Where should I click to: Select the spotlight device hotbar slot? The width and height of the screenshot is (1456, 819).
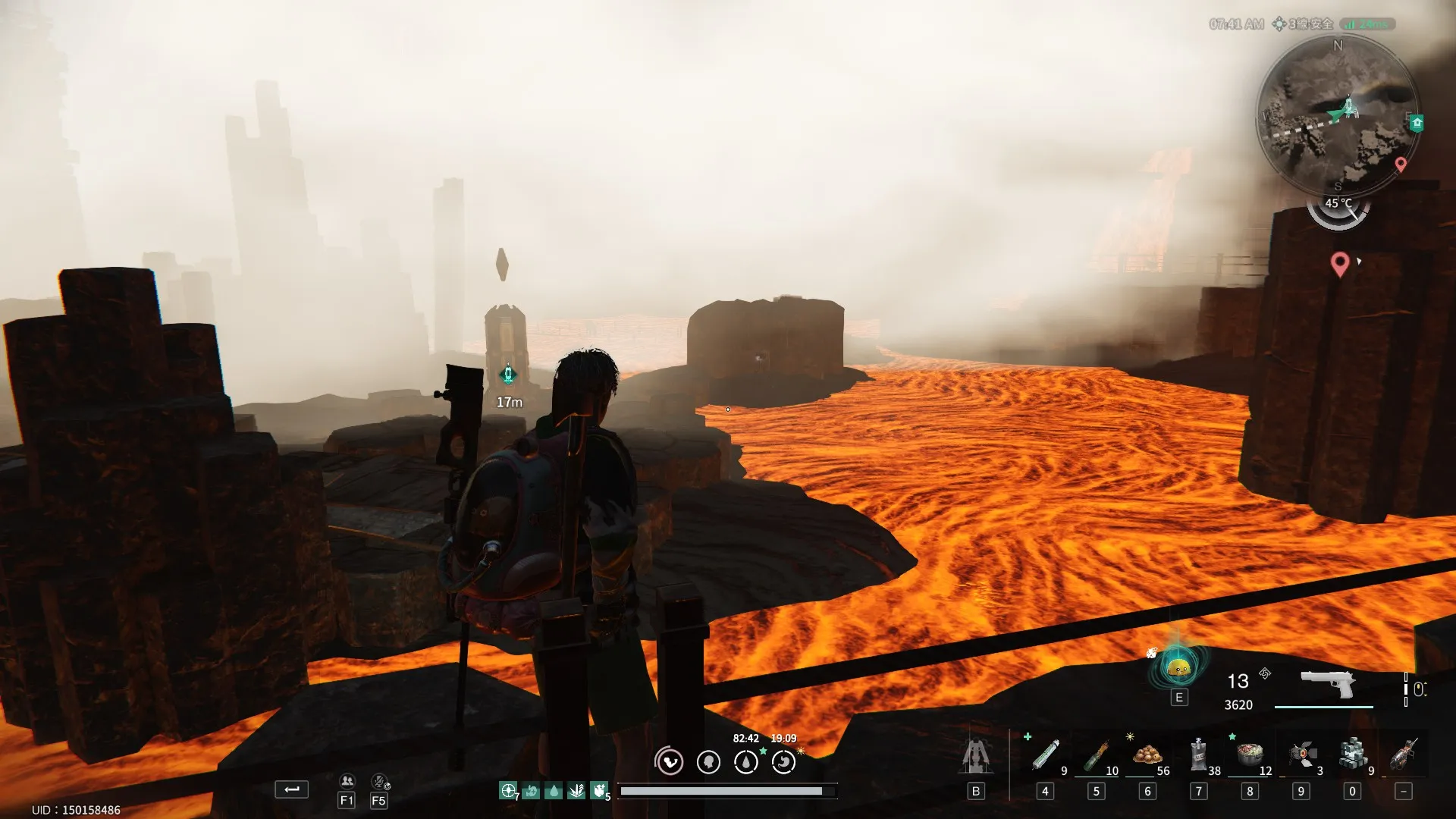pos(1301,755)
